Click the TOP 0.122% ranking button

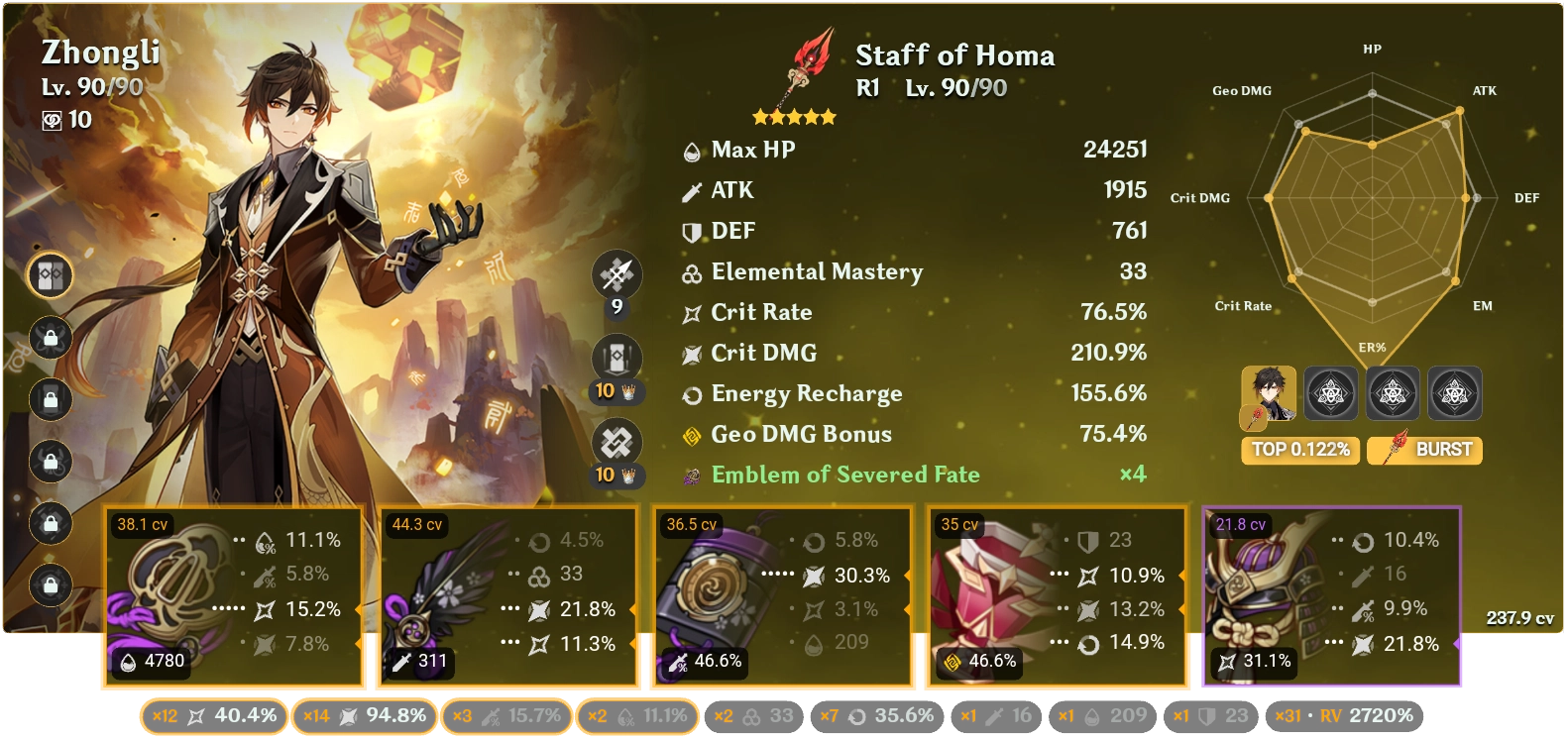pos(1300,450)
